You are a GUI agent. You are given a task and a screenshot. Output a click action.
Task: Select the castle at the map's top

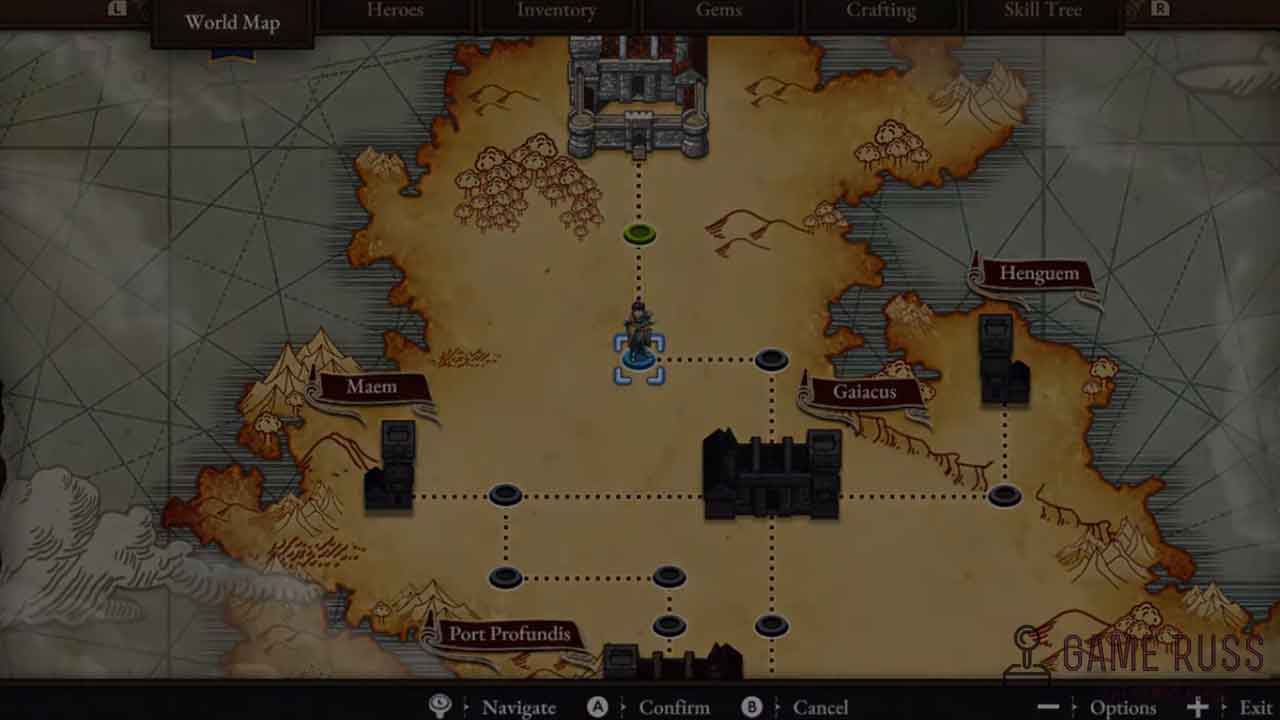pos(638,97)
